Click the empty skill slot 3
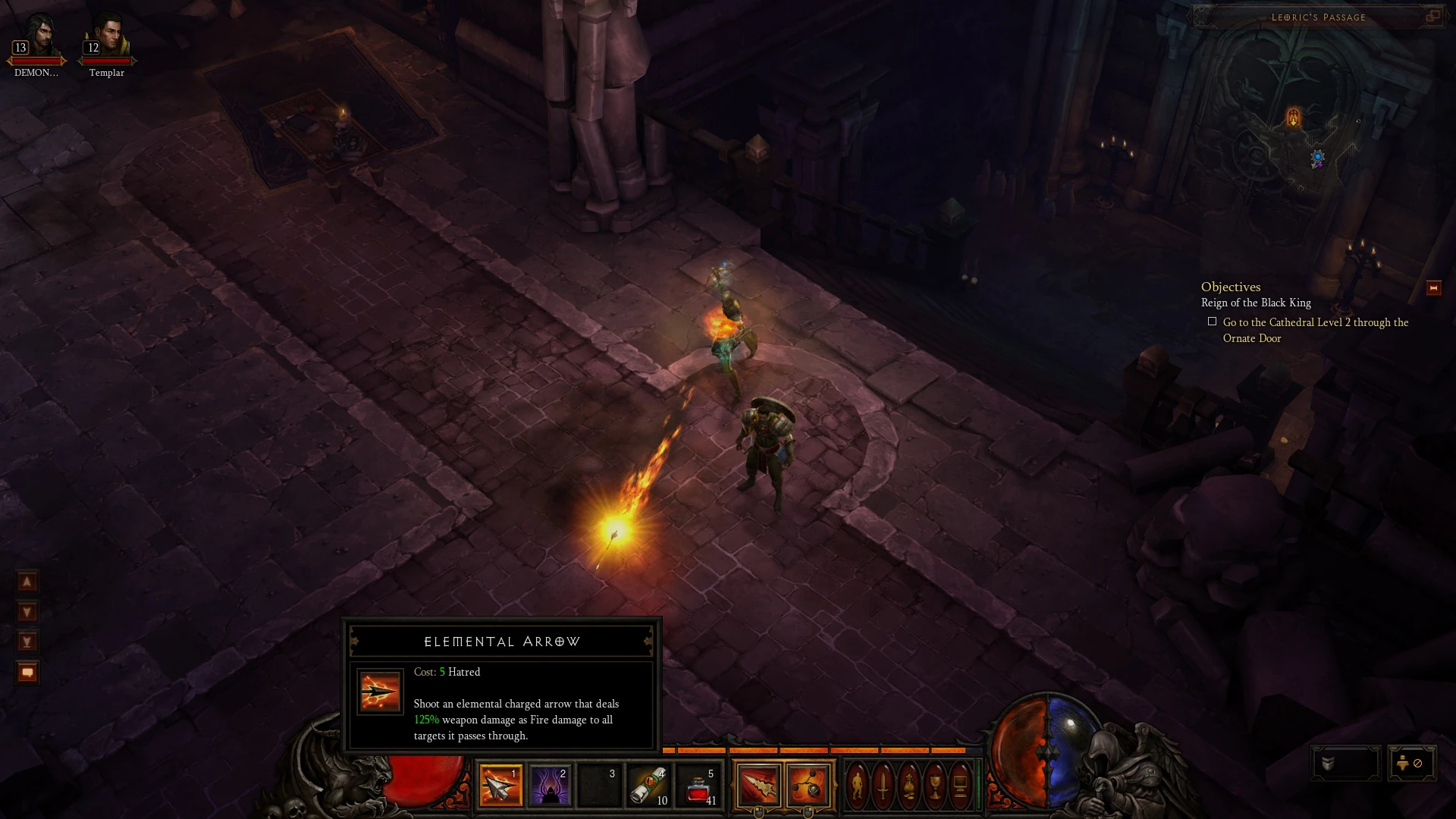The height and width of the screenshot is (819, 1456). 599,786
